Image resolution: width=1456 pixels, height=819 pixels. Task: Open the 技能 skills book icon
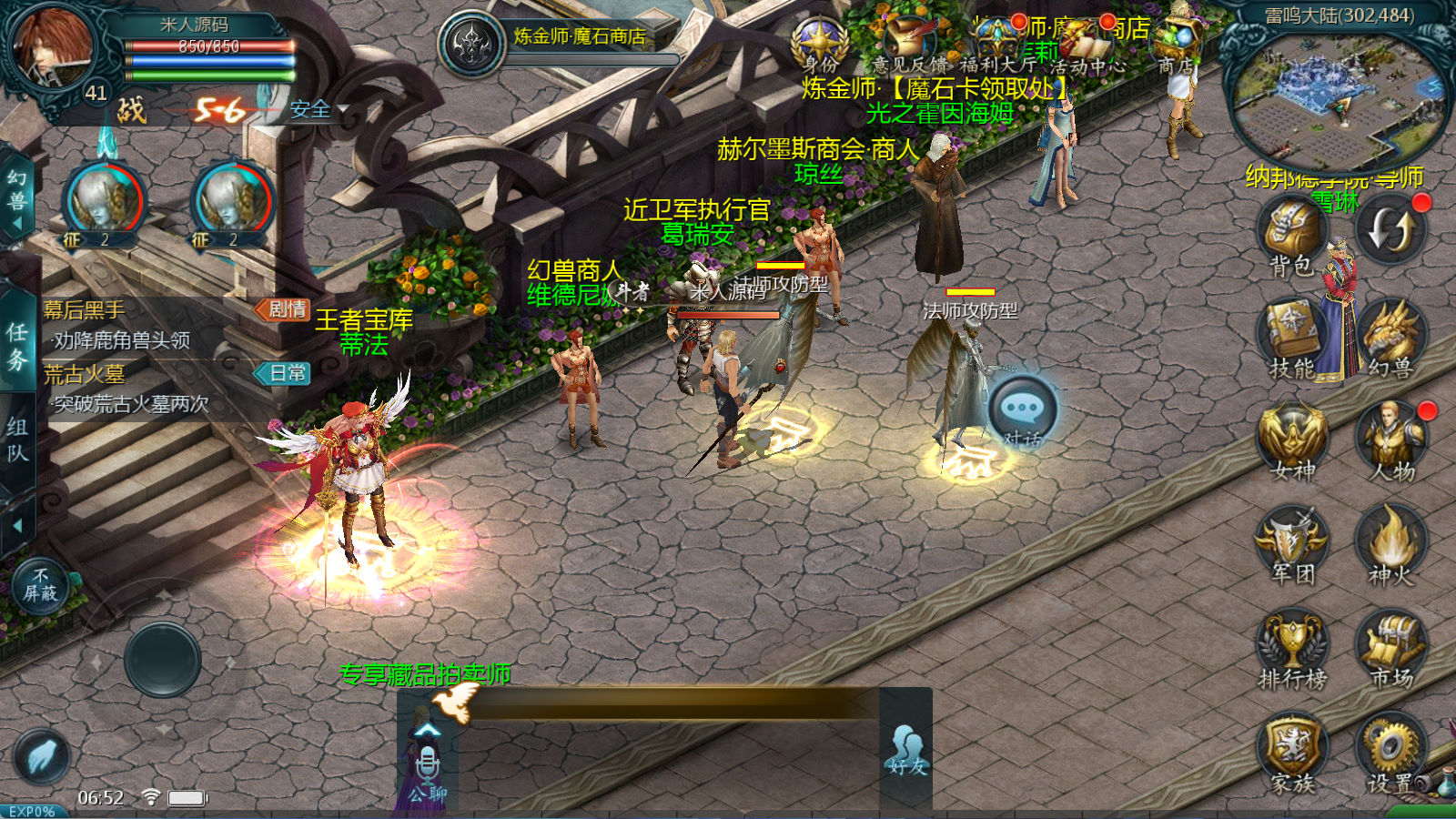pyautogui.click(x=1291, y=335)
